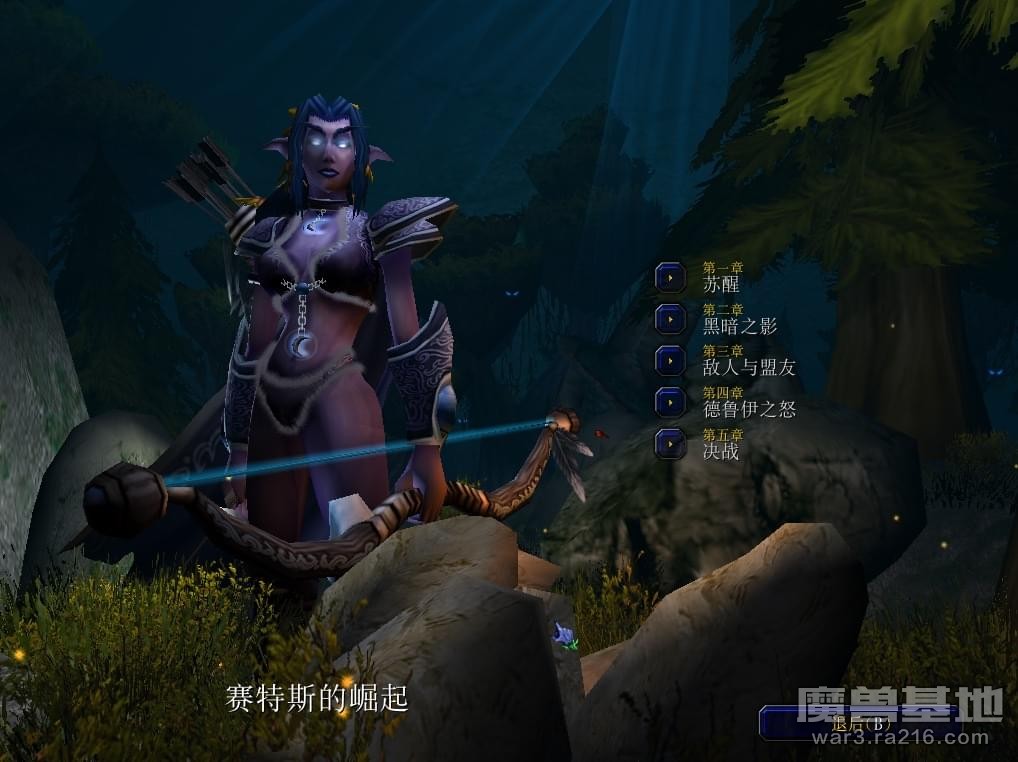Select Chapter One 苏醒
The height and width of the screenshot is (762, 1018).
[670, 277]
